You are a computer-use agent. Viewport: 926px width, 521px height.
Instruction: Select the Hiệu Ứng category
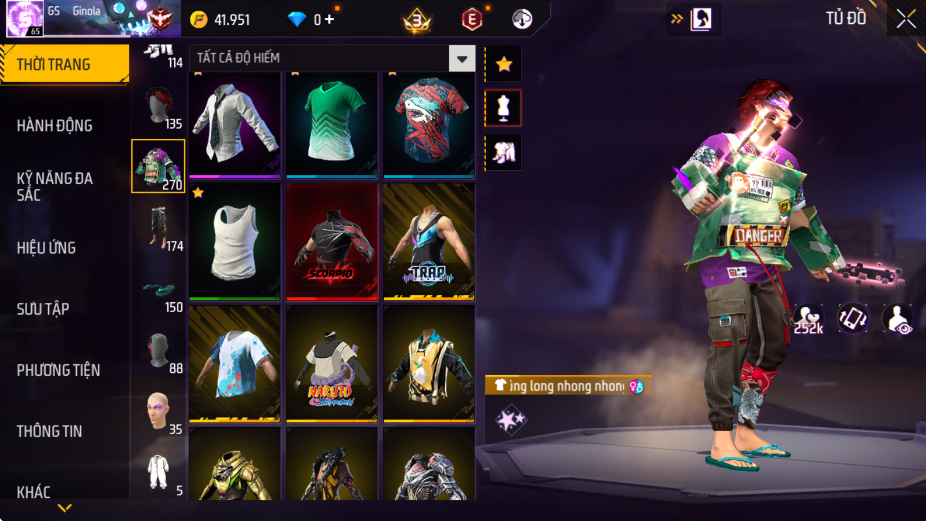point(47,247)
